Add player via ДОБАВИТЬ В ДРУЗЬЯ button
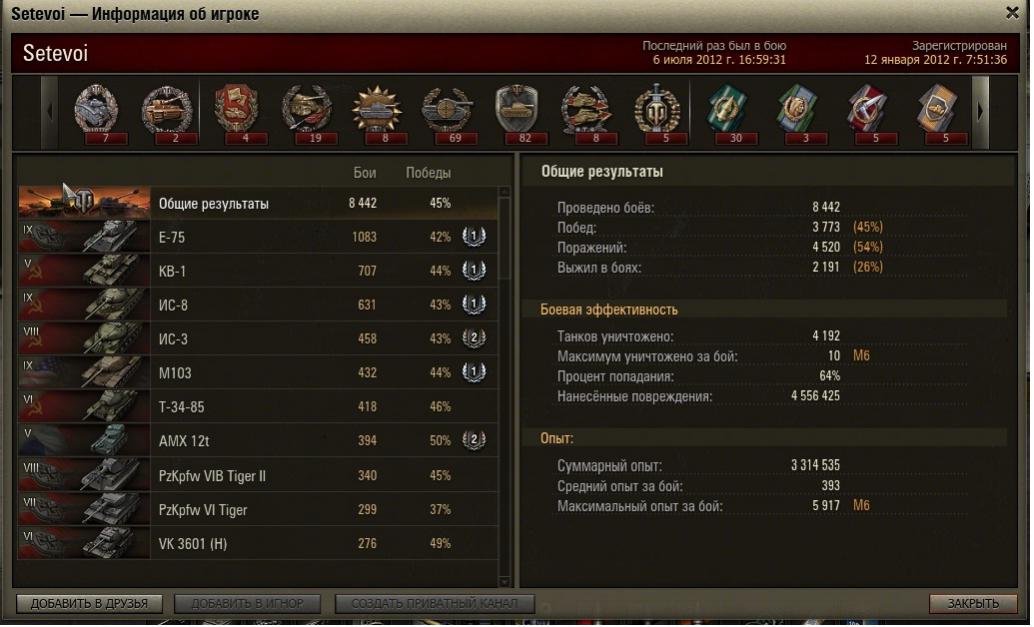 pos(89,603)
